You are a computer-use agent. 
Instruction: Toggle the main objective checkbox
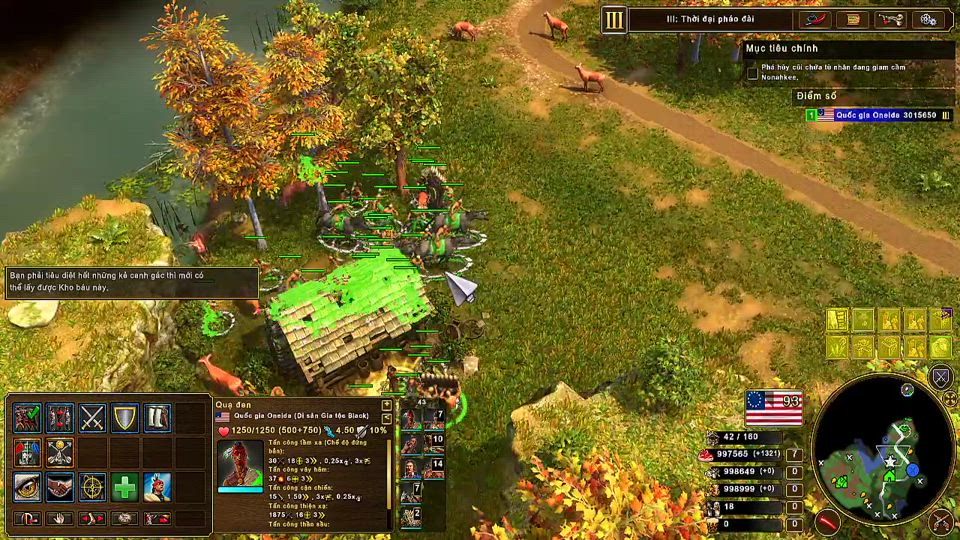(752, 72)
